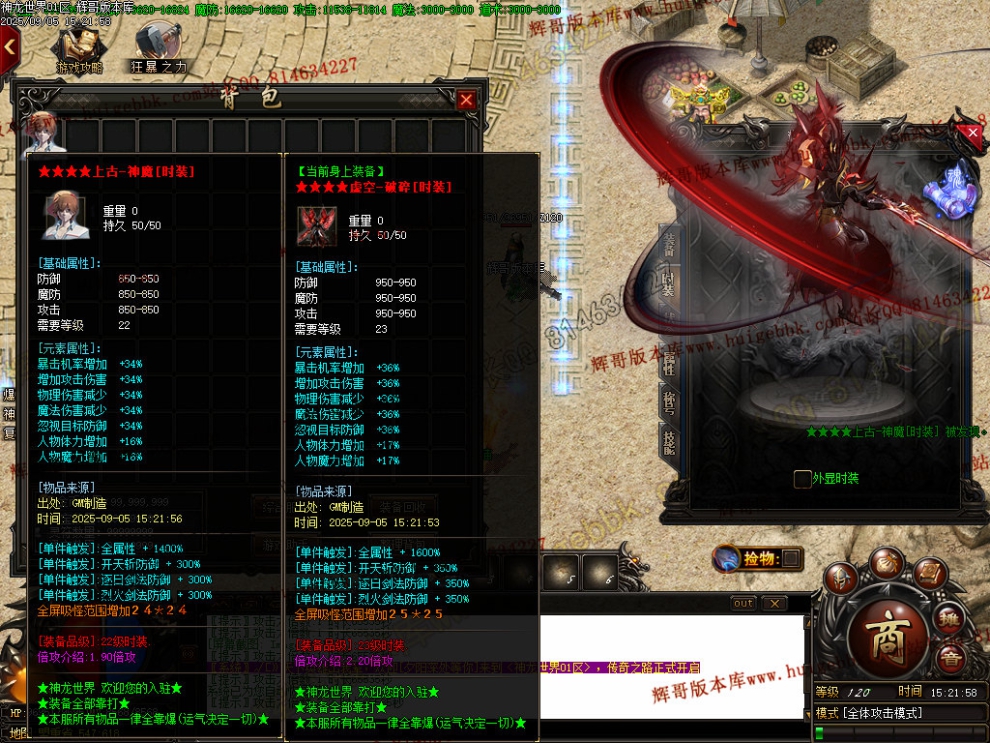Toggle the 音 sound button
Screen dimensions: 990x743
tap(951, 658)
